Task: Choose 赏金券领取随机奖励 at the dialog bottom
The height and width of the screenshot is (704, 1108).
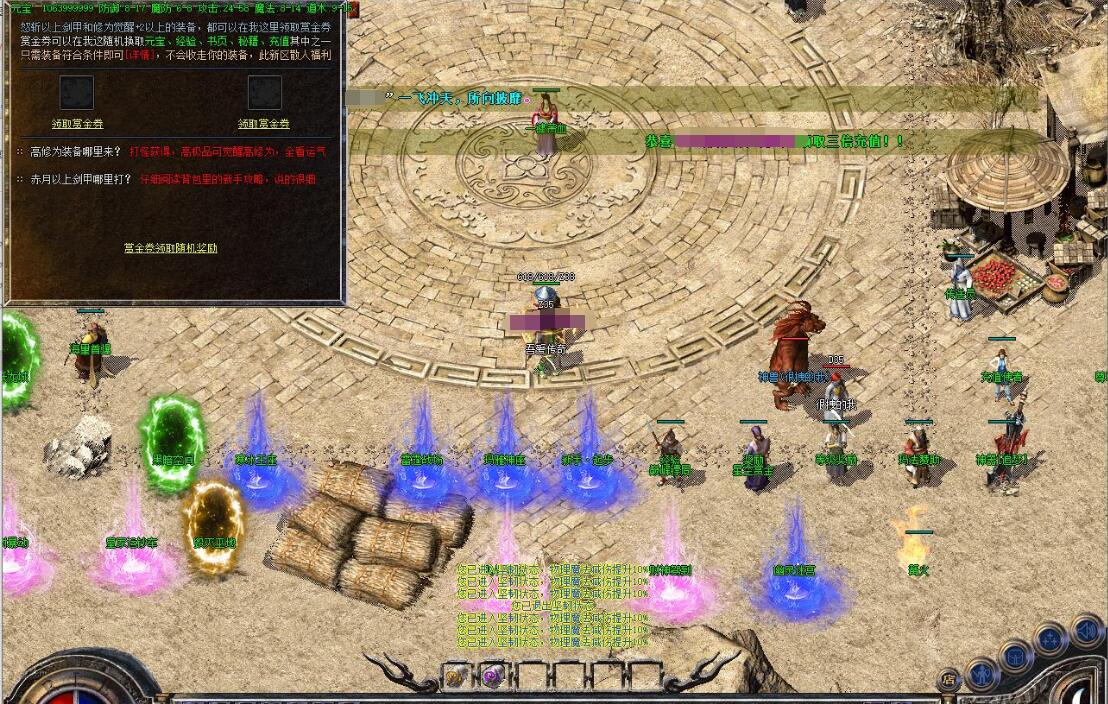Action: point(170,248)
